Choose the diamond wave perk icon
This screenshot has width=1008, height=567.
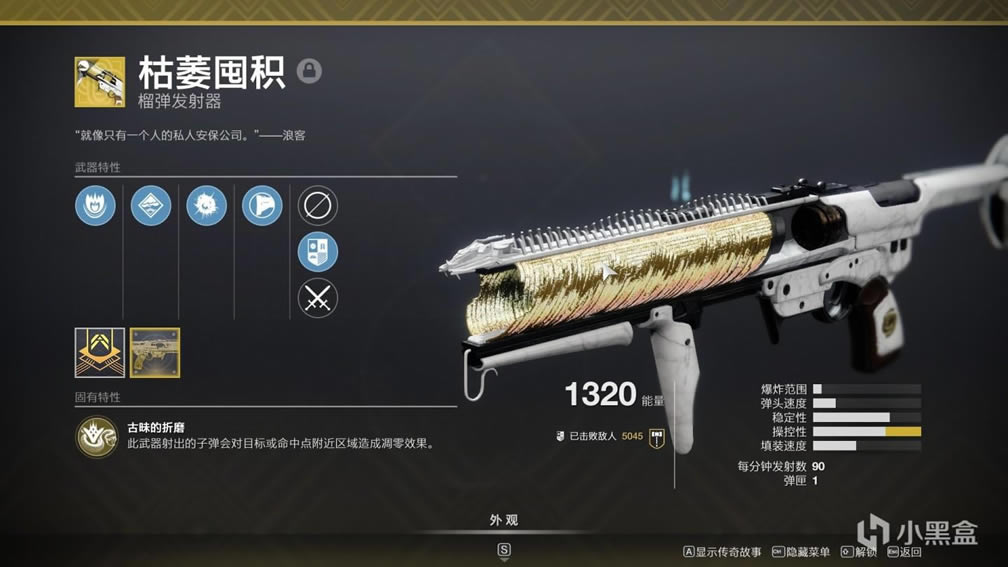[x=151, y=206]
